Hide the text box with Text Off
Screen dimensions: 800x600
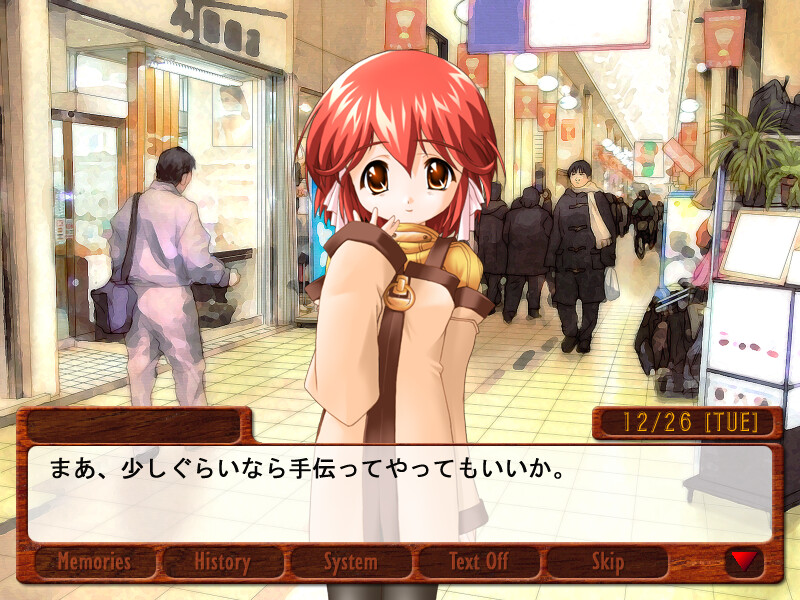pyautogui.click(x=478, y=562)
